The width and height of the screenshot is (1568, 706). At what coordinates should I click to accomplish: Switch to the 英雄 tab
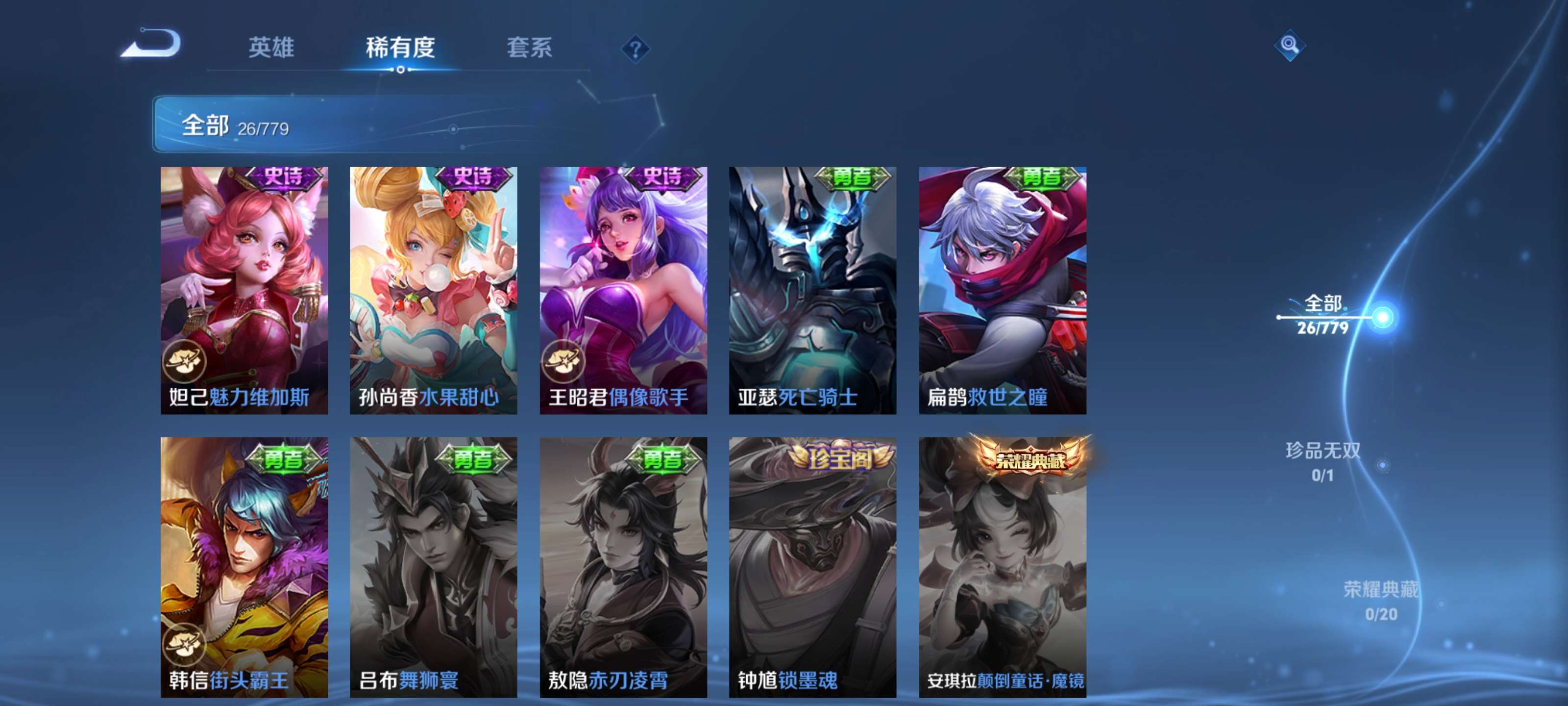[271, 49]
